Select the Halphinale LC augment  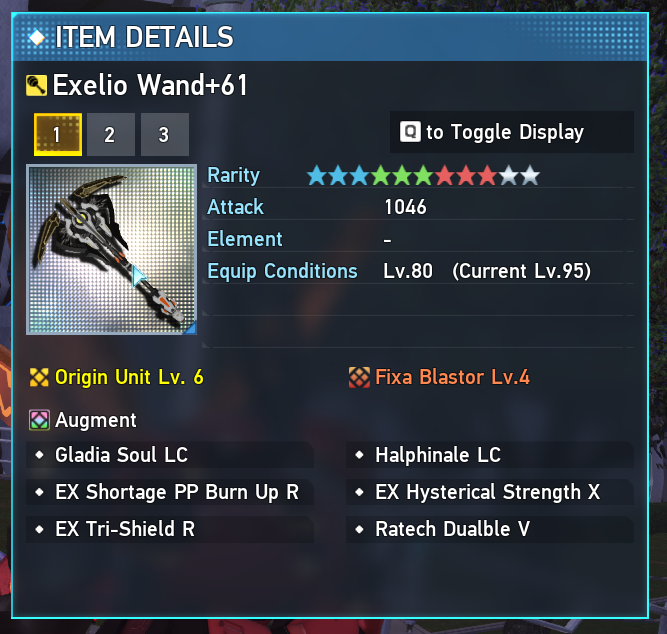click(437, 455)
